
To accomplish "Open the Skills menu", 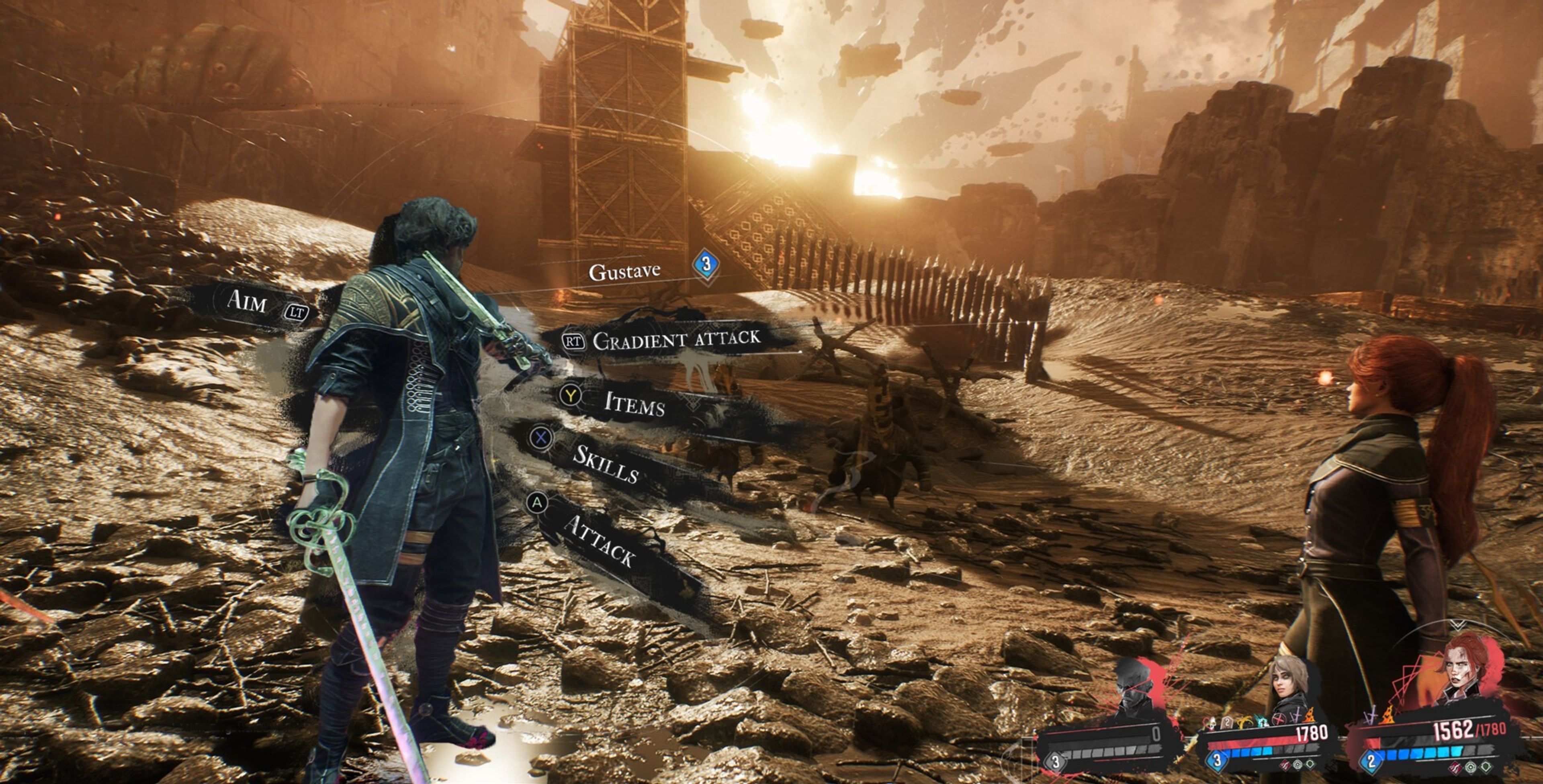I will pyautogui.click(x=605, y=463).
